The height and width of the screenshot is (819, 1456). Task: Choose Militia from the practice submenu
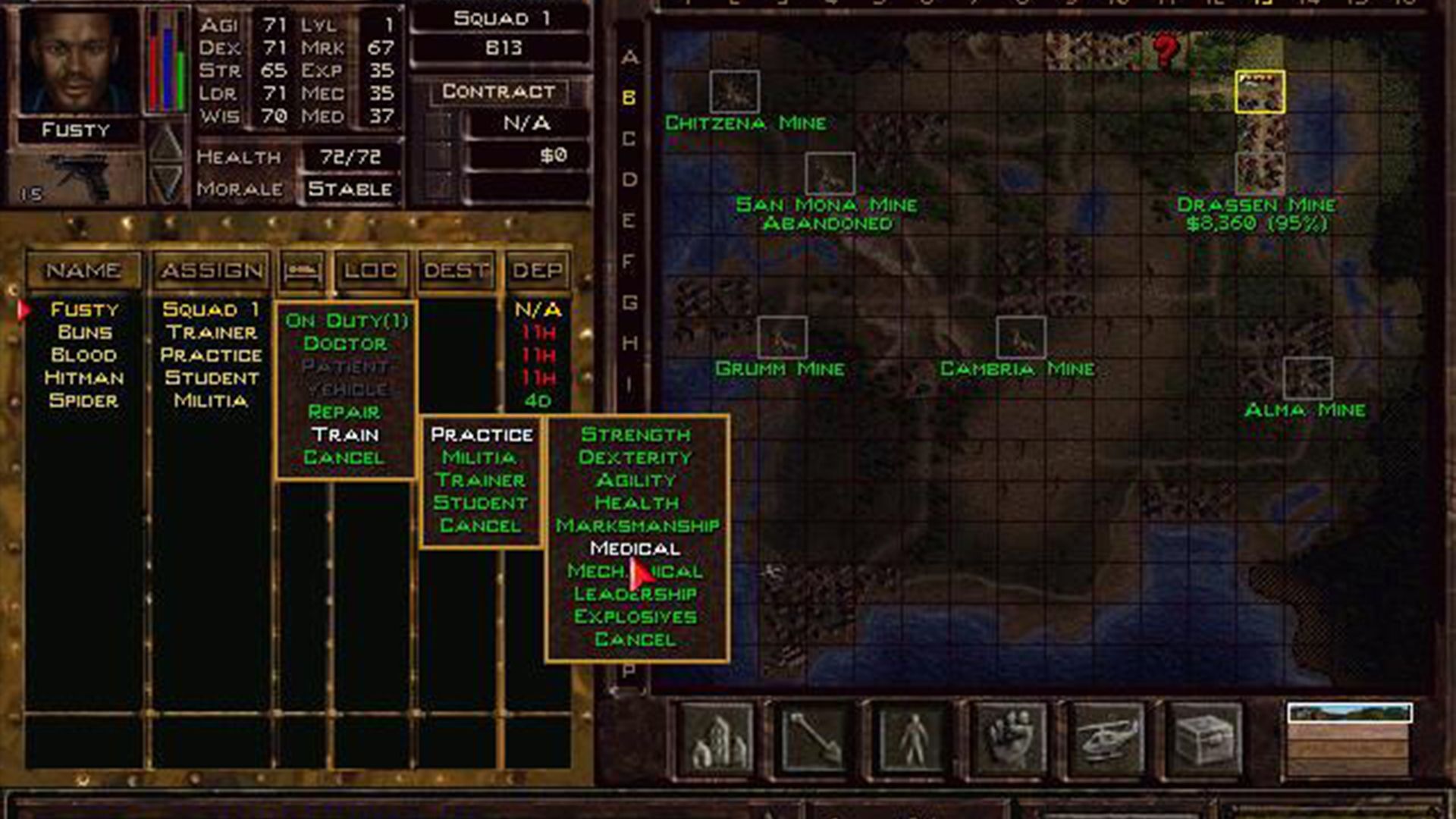coord(478,457)
